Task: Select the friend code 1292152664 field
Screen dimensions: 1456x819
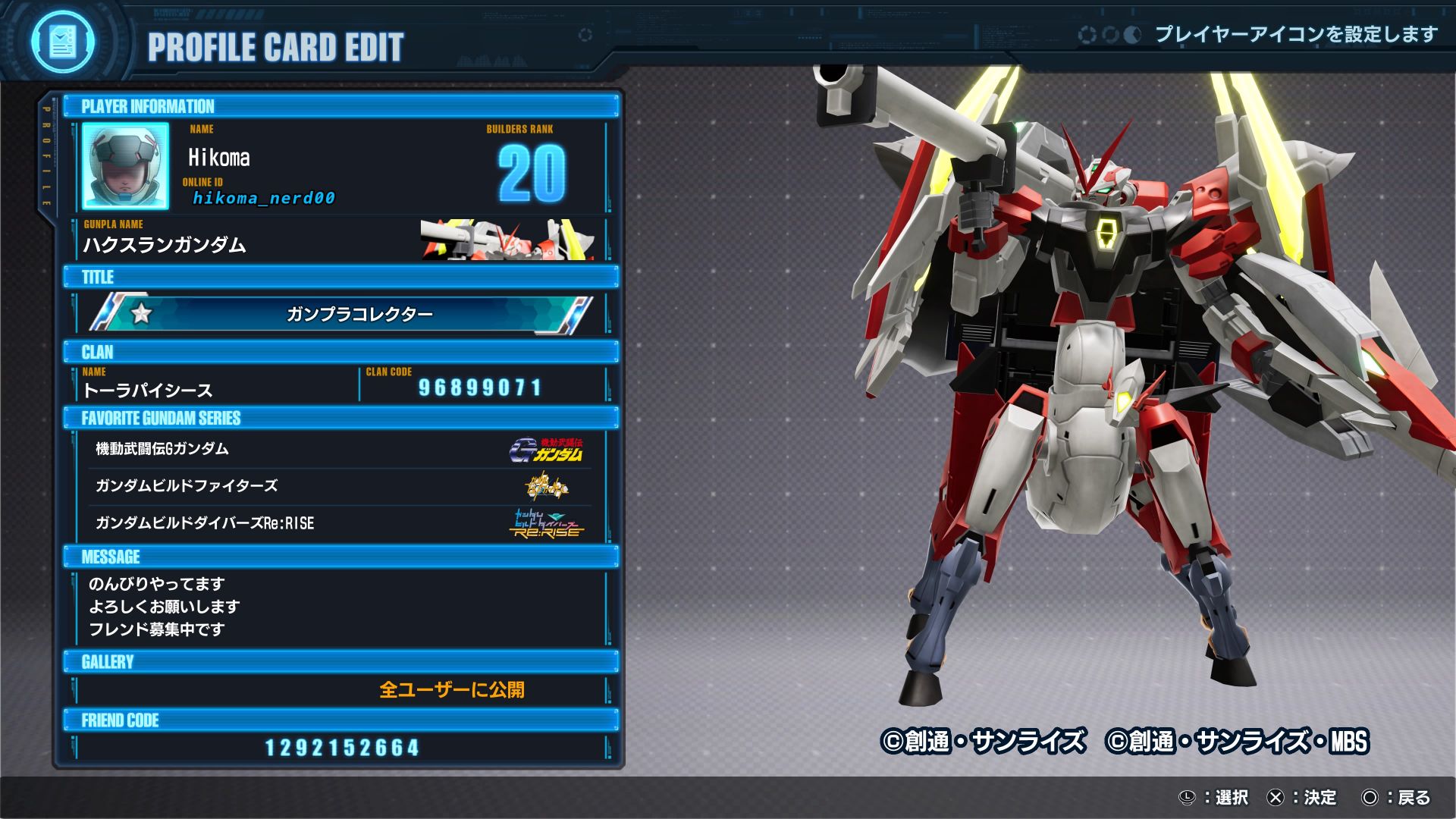Action: coord(342,748)
